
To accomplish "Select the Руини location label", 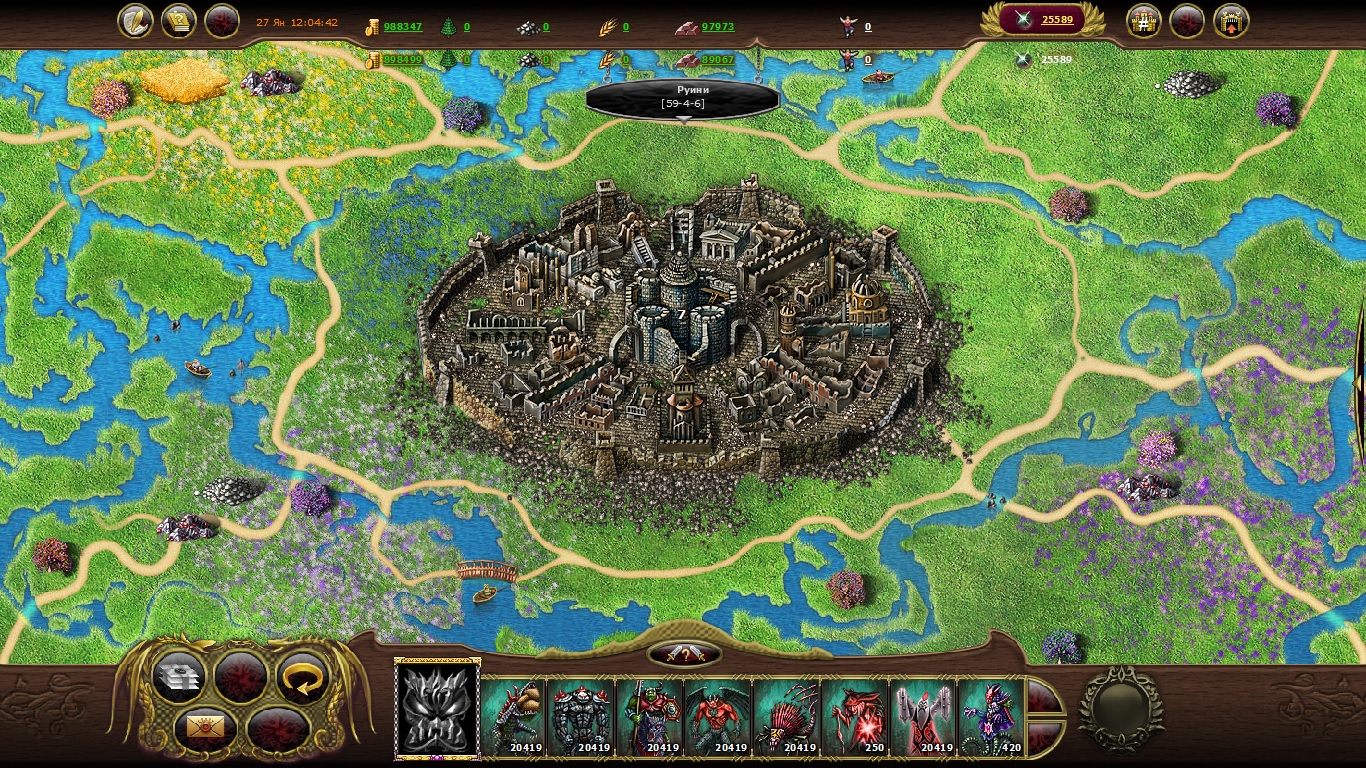I will click(x=682, y=97).
